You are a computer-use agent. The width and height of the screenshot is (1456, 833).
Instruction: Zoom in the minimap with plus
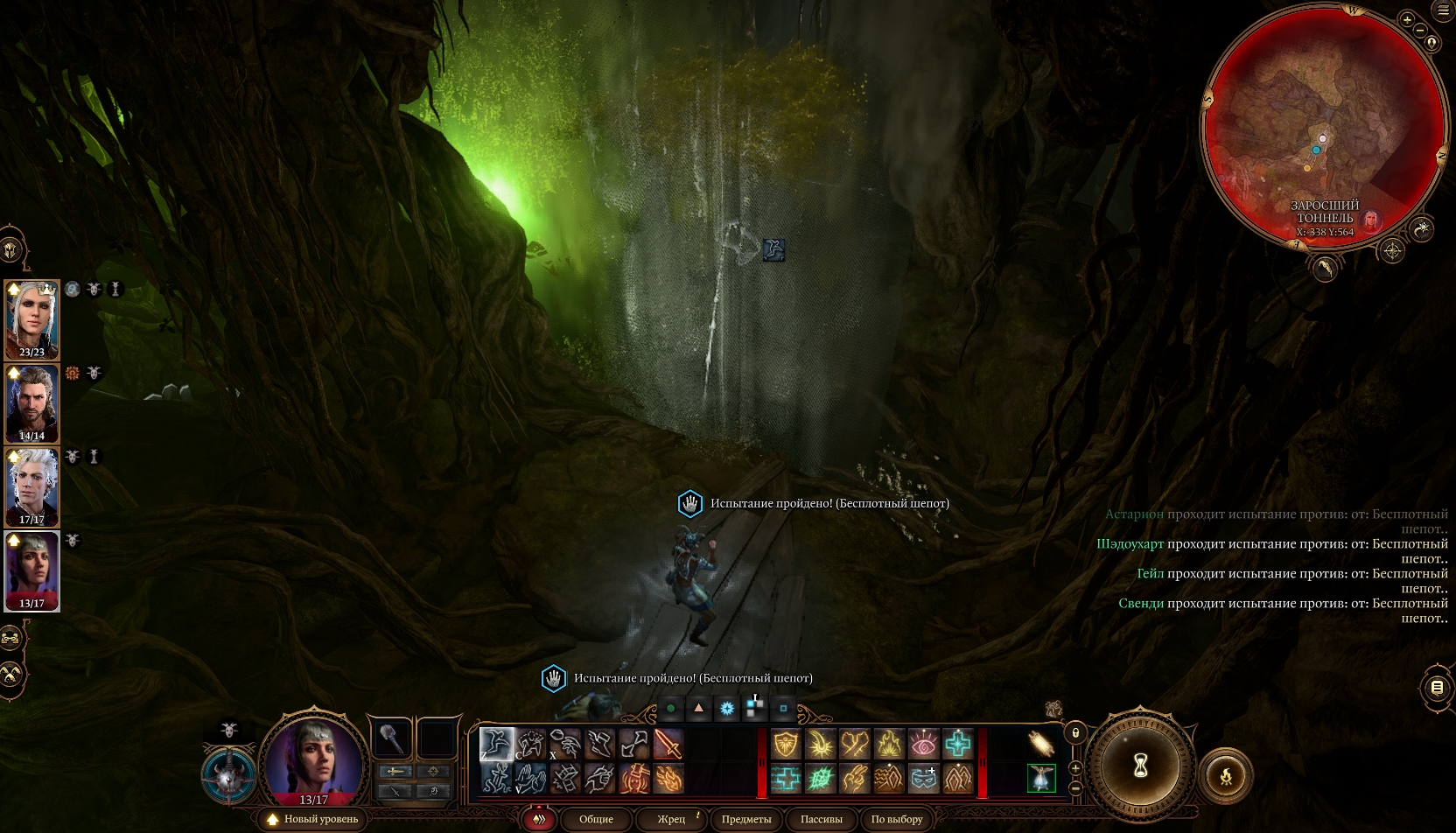click(x=1407, y=19)
